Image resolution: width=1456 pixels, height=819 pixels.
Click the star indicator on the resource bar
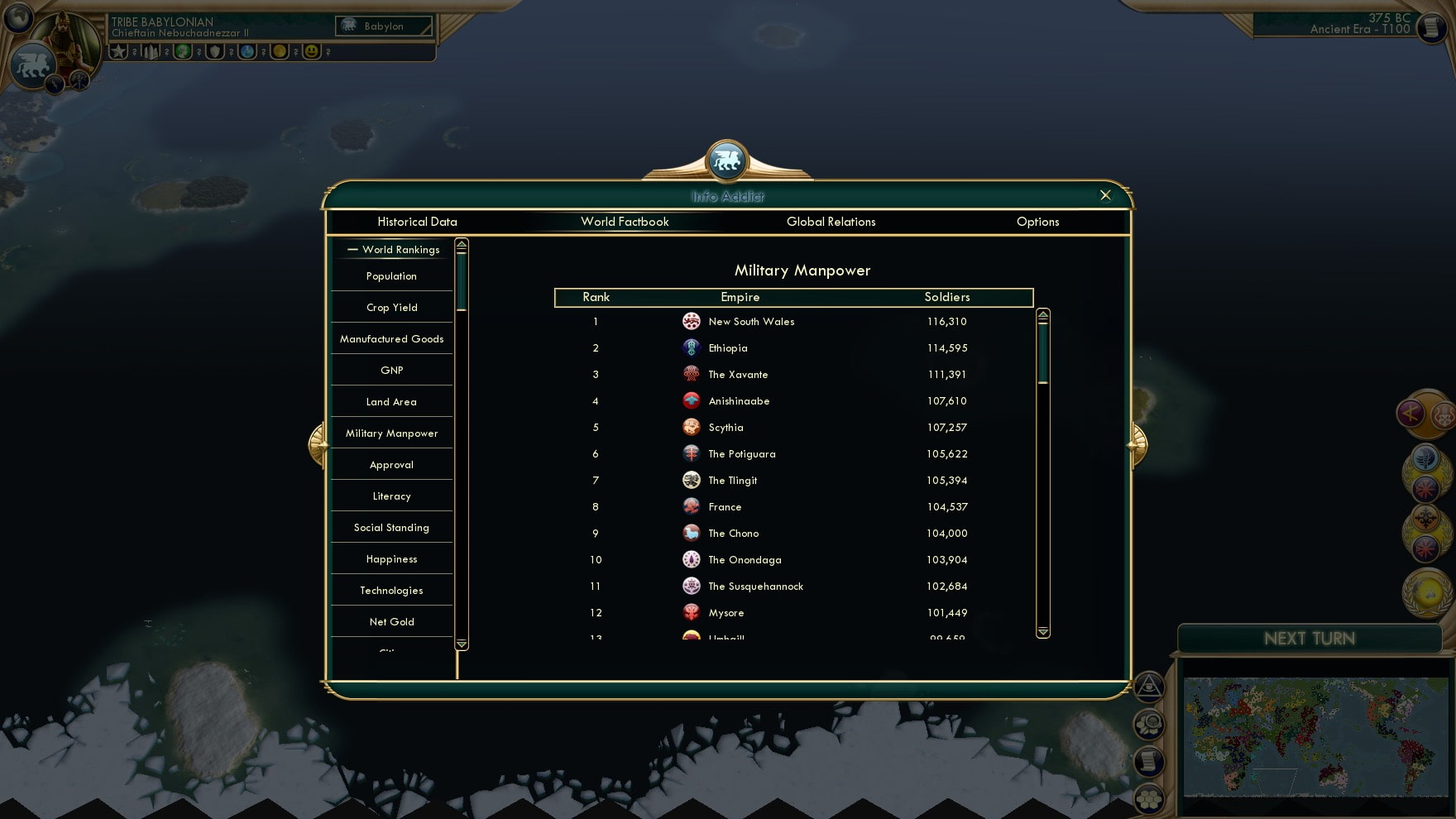click(x=118, y=51)
